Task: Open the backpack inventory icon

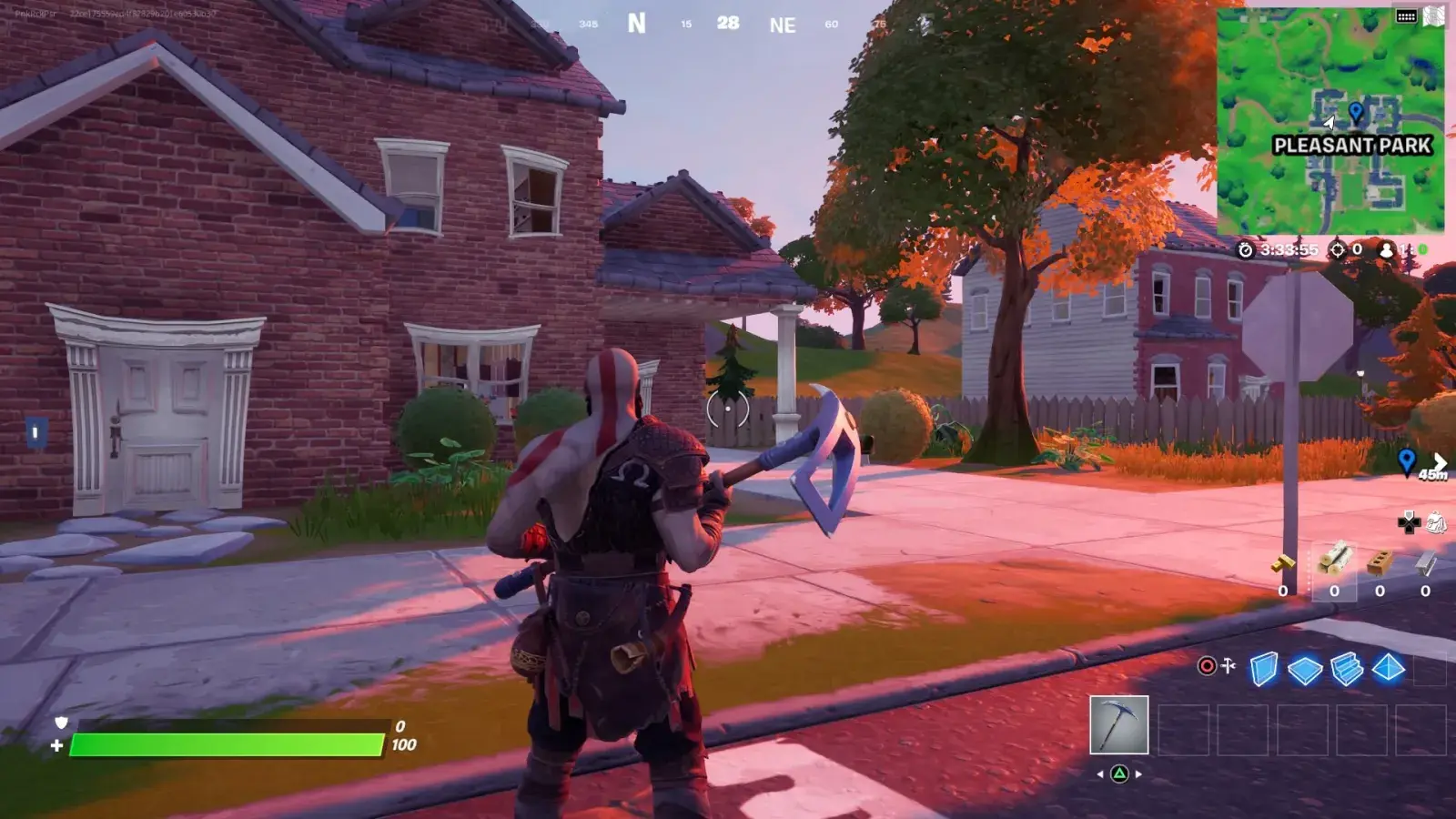Action: [x=1435, y=523]
